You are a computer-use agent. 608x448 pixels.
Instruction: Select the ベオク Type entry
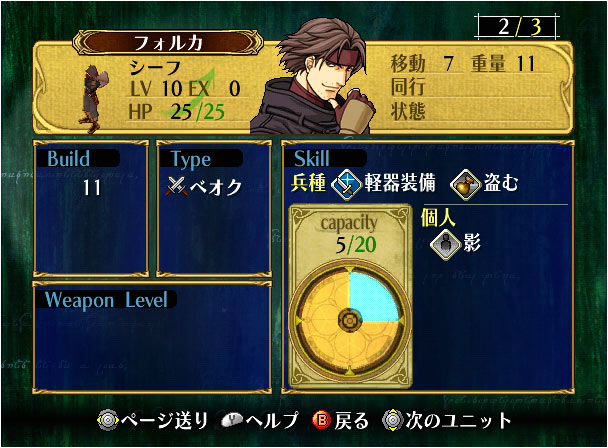(x=205, y=187)
